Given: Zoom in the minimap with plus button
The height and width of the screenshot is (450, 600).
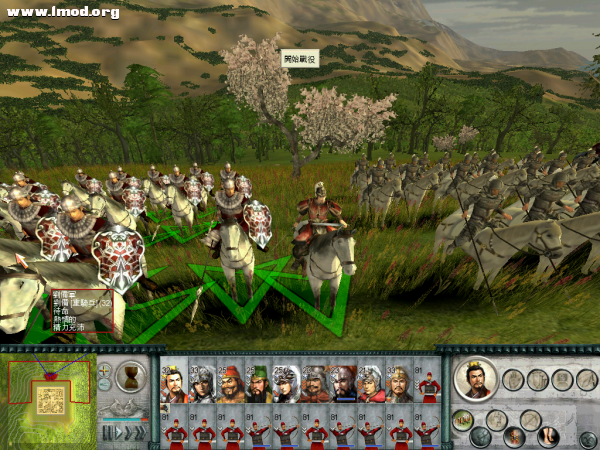Looking at the screenshot, I should coord(105,369).
